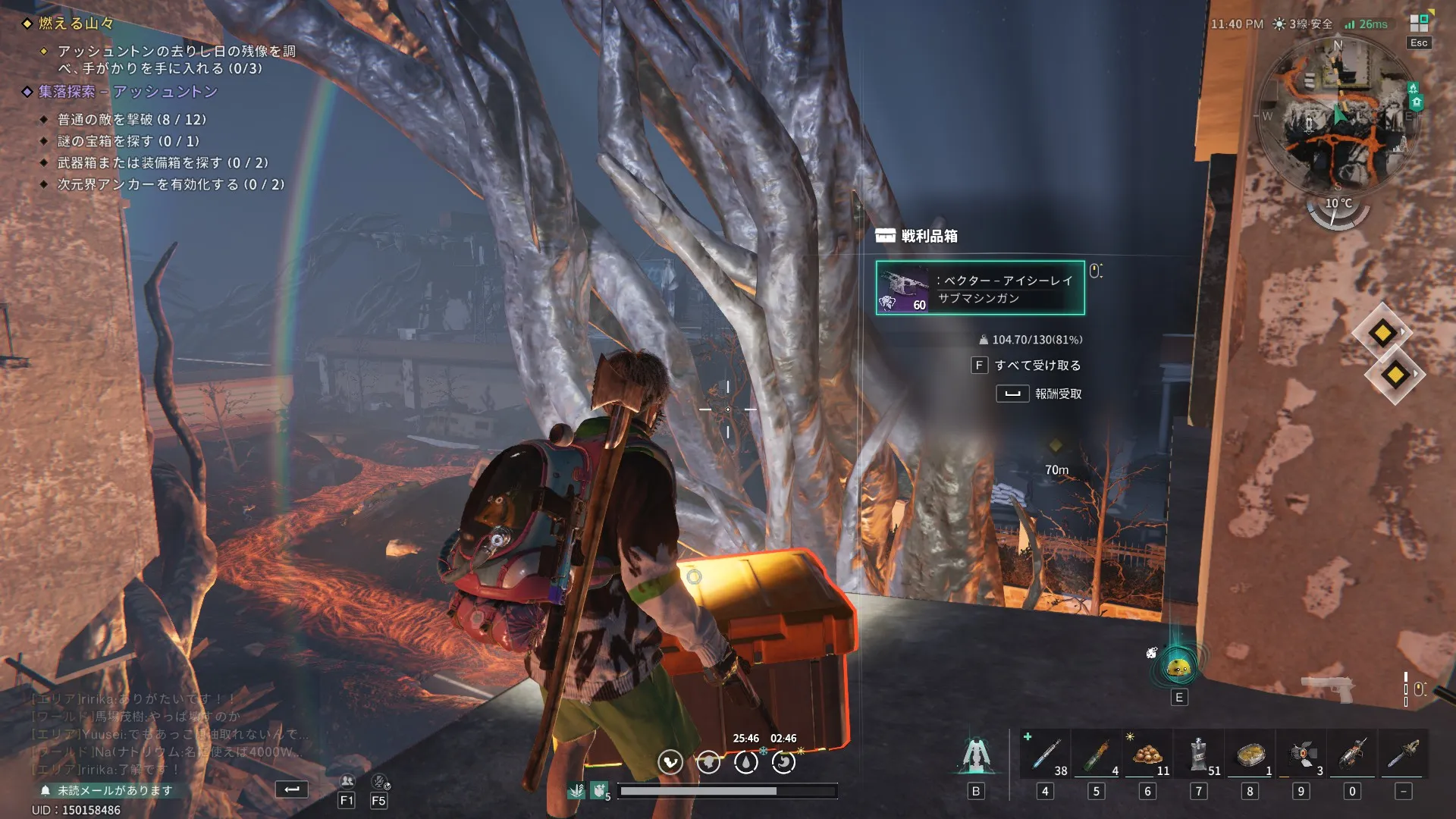The width and height of the screenshot is (1456, 819).
Task: Select the spotlight item hotbar slot
Action: tap(1301, 755)
